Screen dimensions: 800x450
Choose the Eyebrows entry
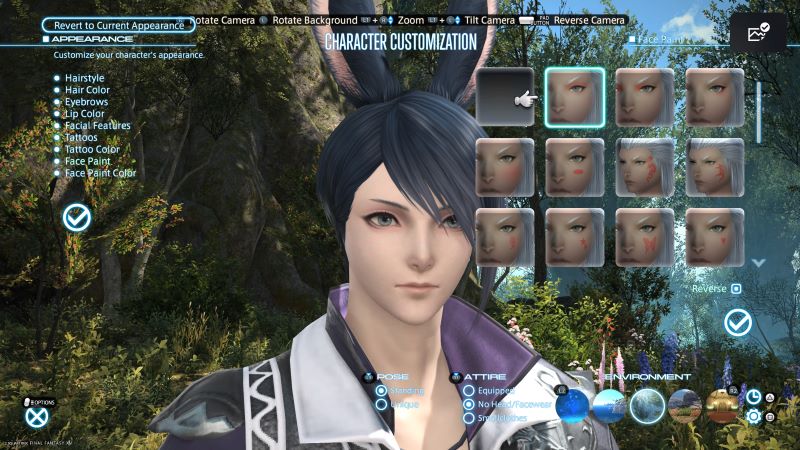86,101
